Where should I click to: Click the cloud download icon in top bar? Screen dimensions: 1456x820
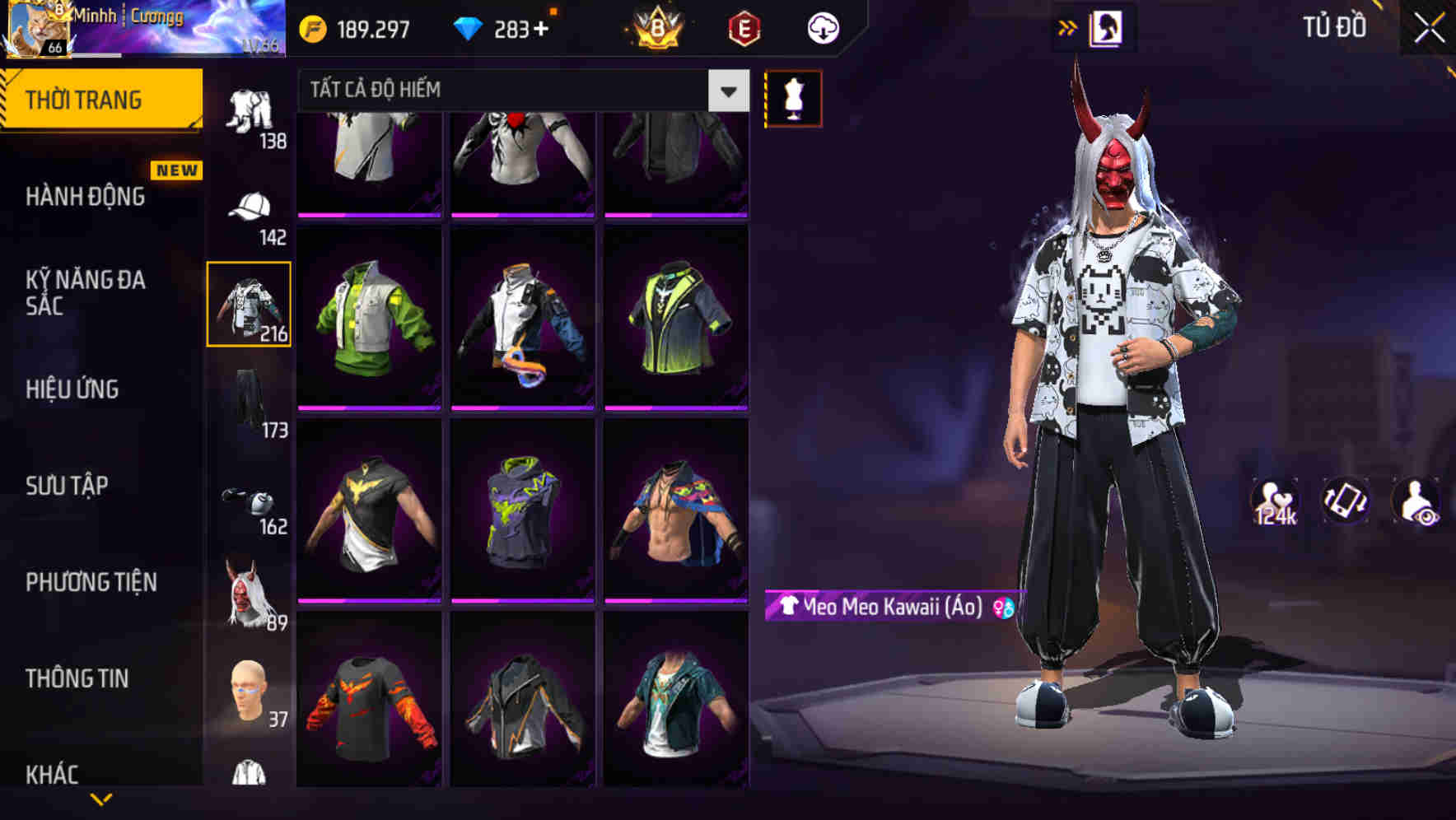pyautogui.click(x=821, y=27)
